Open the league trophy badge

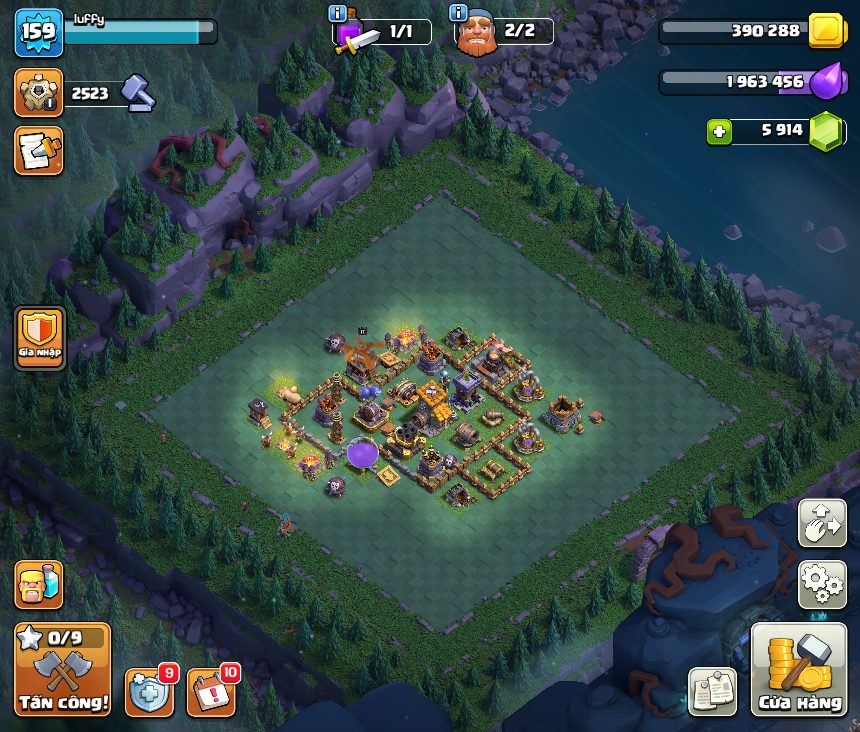[x=39, y=93]
